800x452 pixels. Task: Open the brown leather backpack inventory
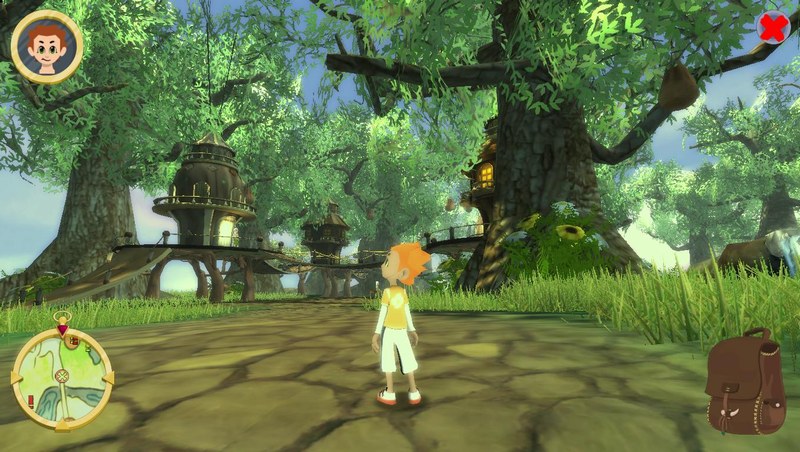click(745, 385)
